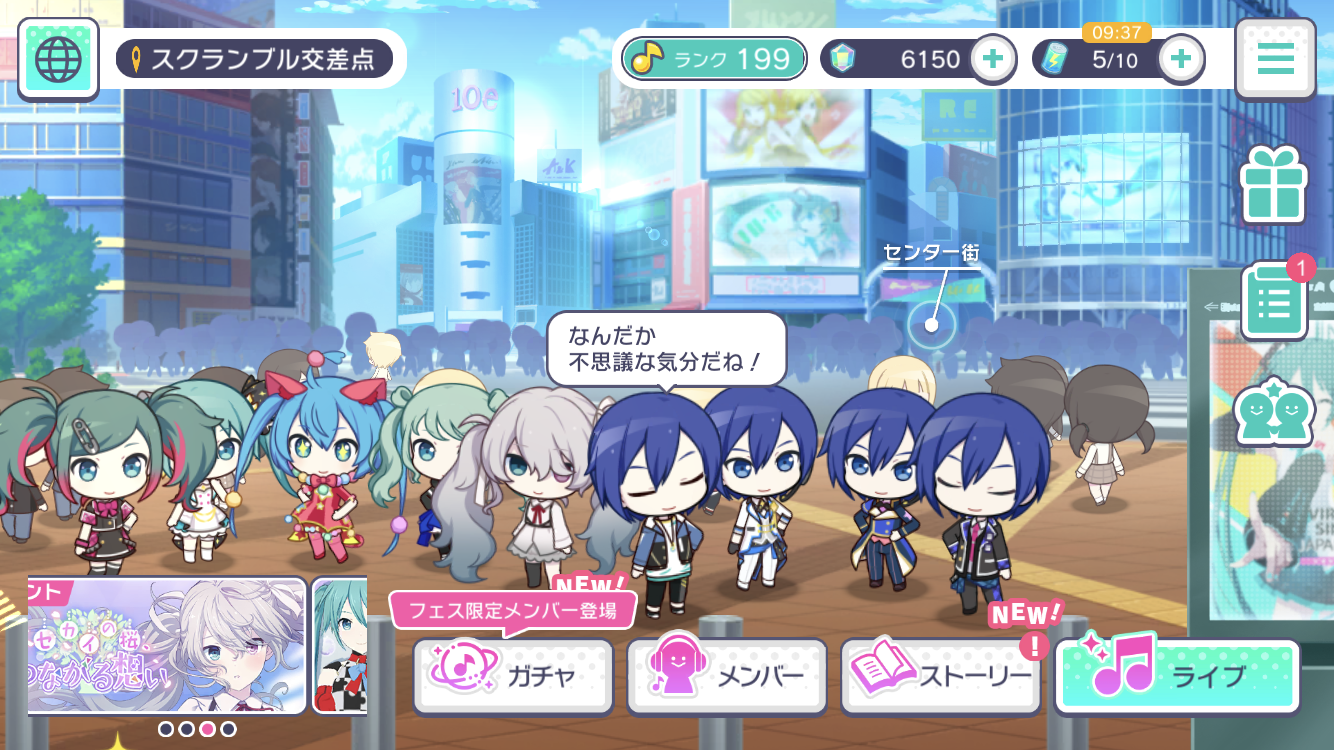Open the event banner with the silver-haired girl

[x=167, y=645]
